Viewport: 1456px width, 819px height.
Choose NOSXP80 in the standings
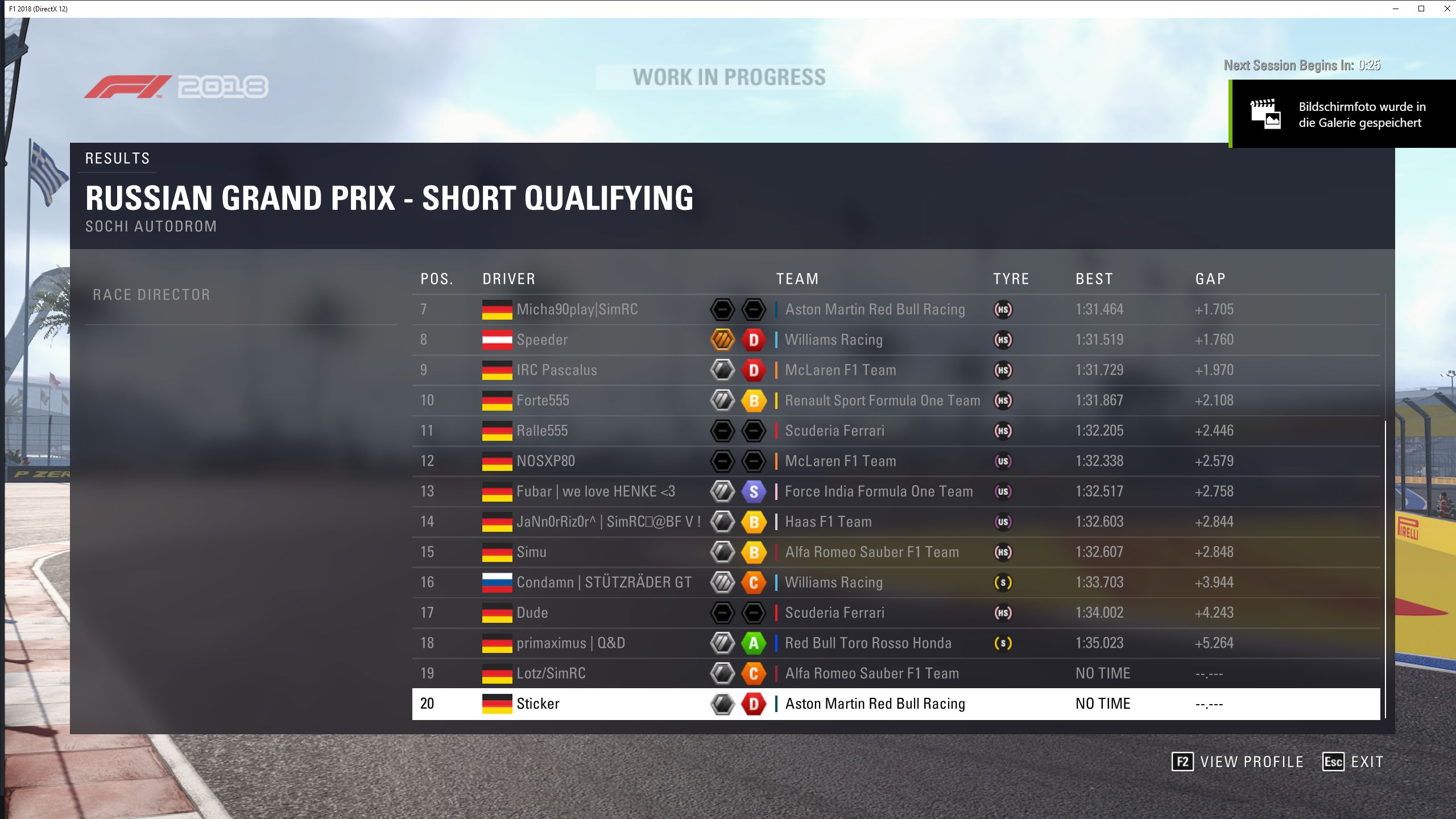[545, 461]
